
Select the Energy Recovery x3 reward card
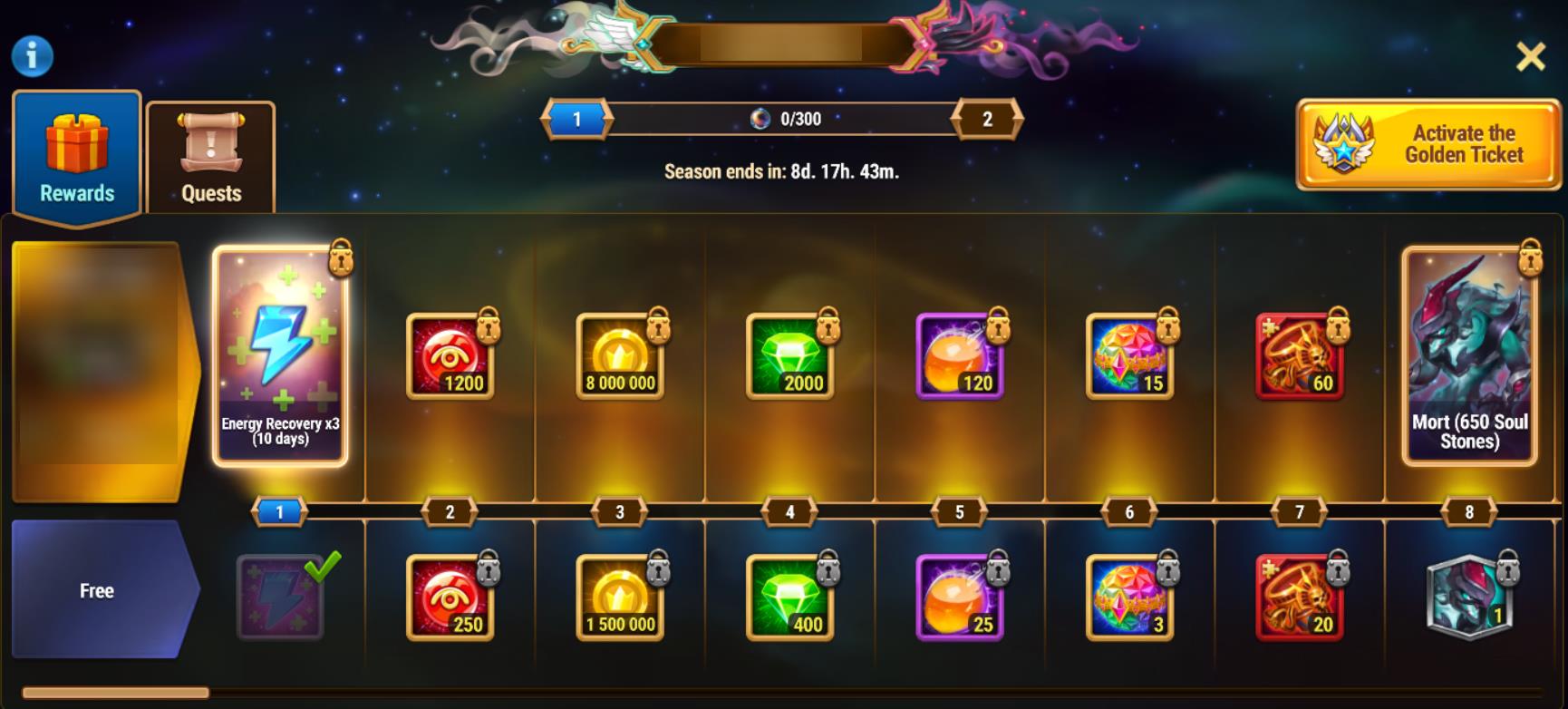pos(280,356)
